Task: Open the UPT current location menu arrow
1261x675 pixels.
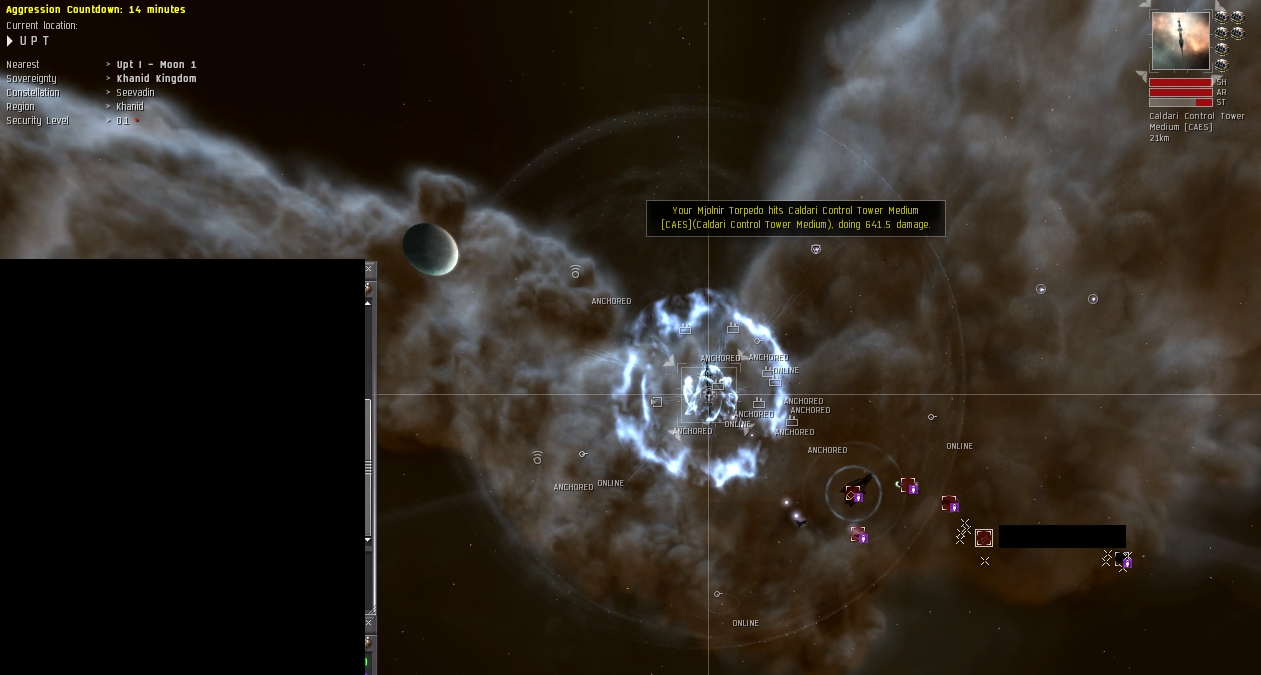Action: (10, 41)
